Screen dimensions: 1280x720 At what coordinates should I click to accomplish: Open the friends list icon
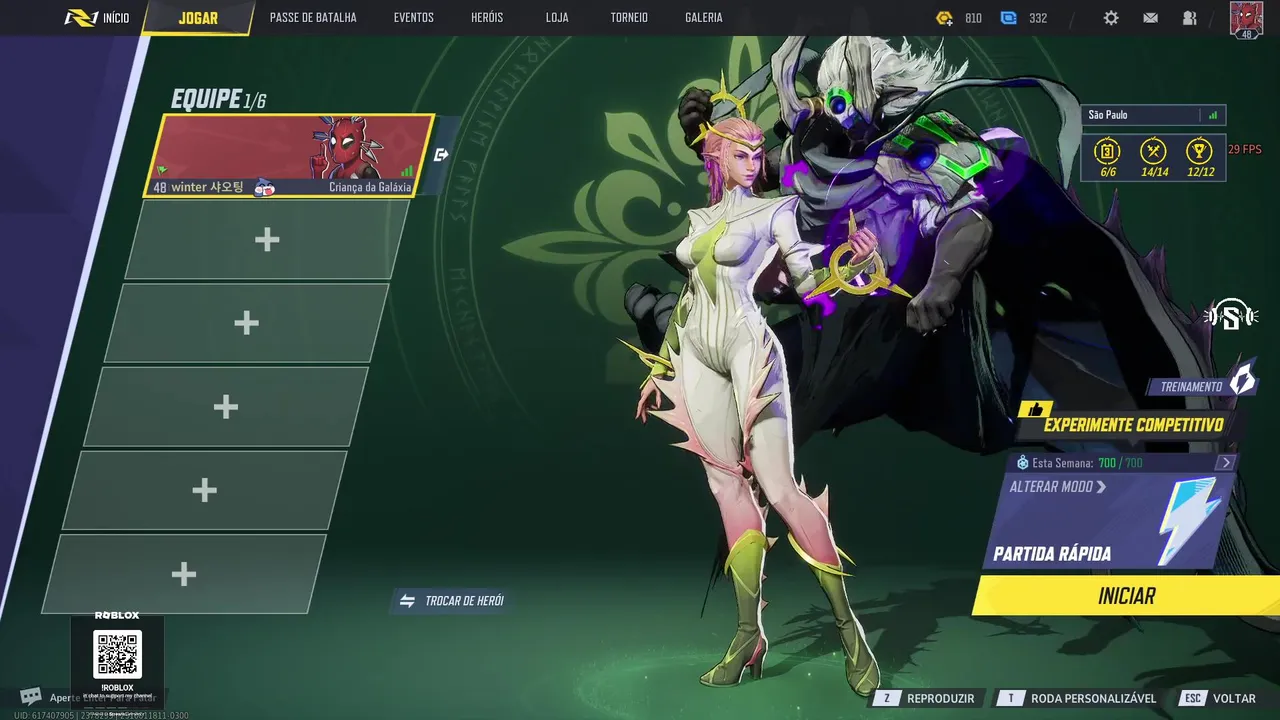point(1189,18)
